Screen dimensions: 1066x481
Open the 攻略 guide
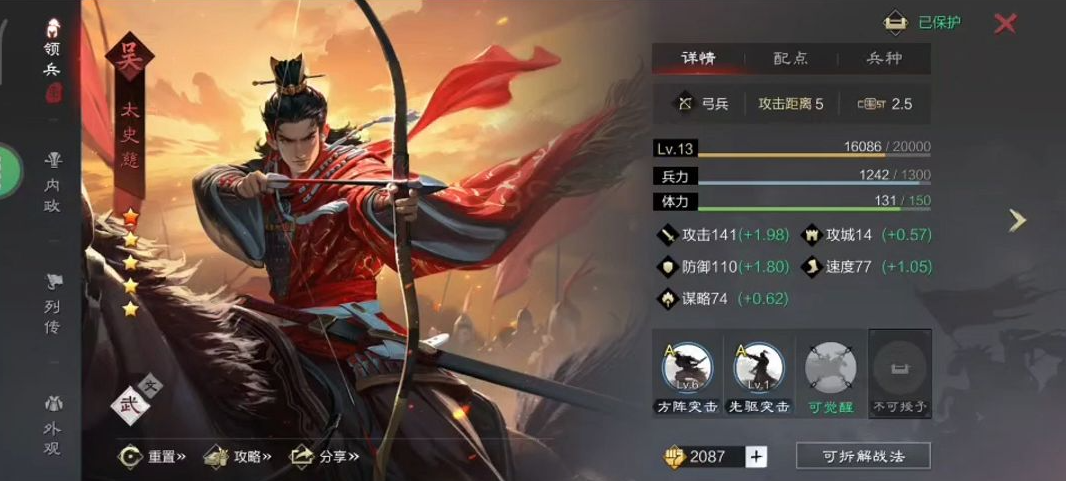point(239,456)
